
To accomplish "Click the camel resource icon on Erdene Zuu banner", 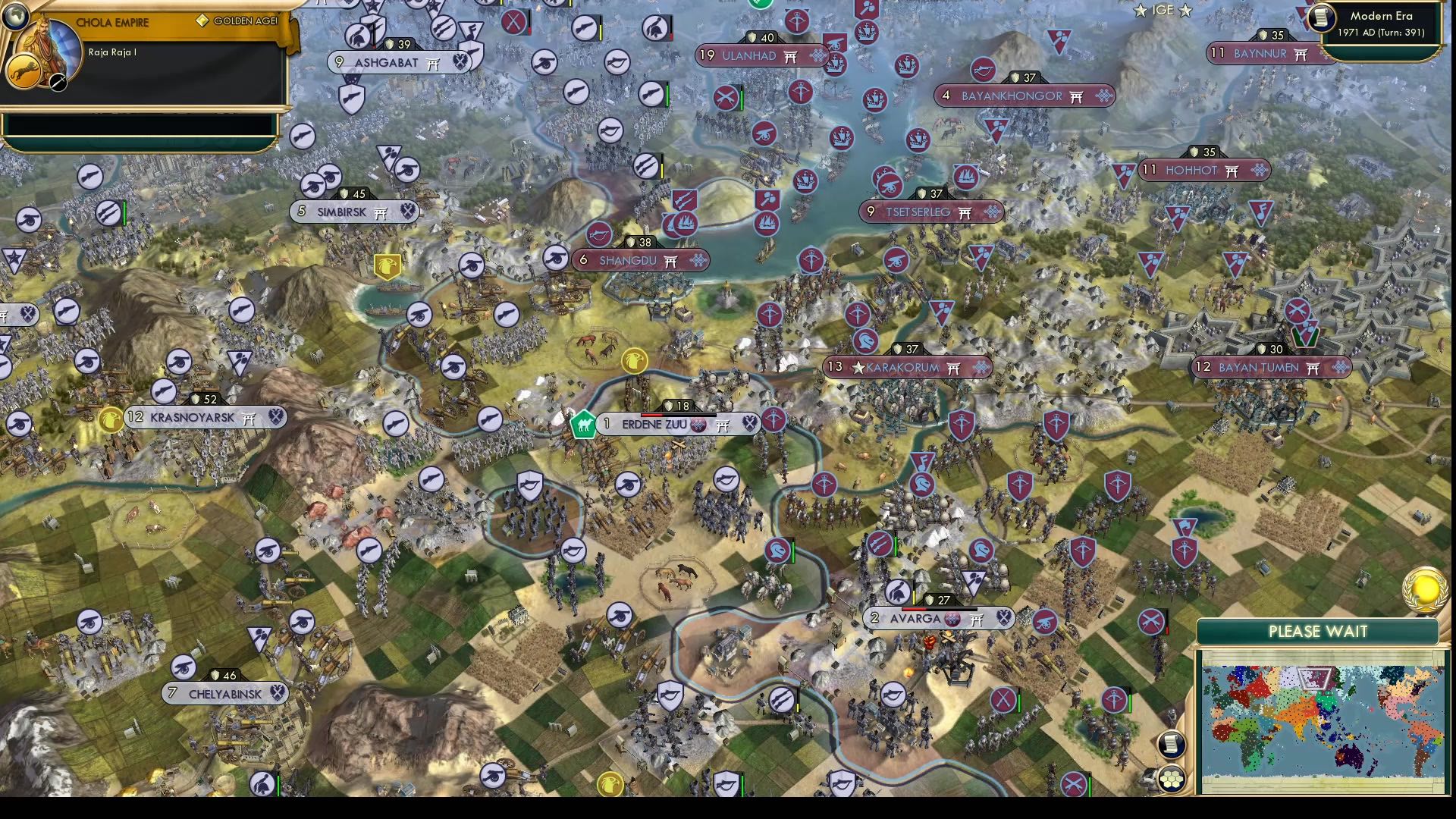I will pyautogui.click(x=582, y=425).
